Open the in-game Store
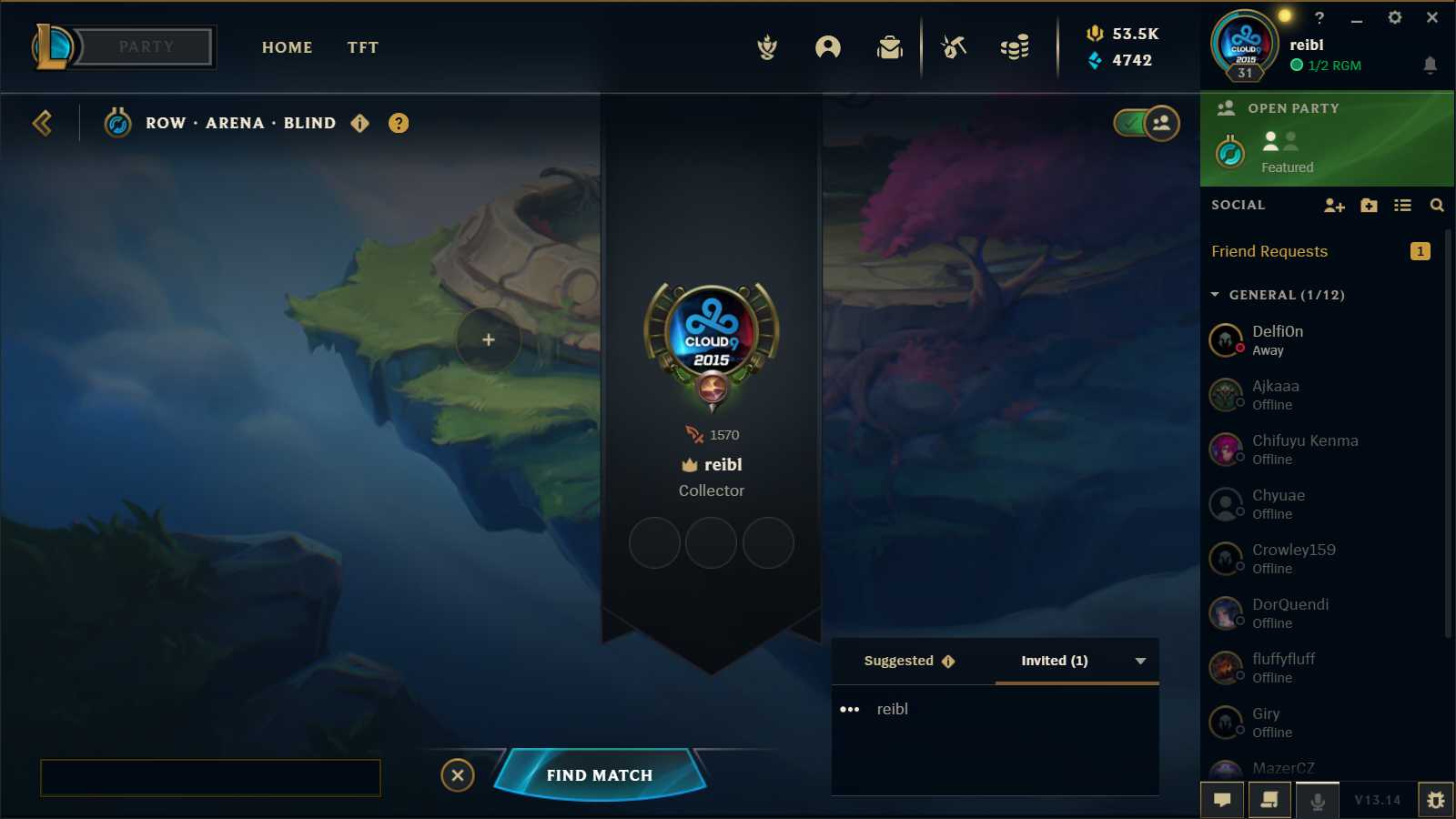 tap(1014, 49)
